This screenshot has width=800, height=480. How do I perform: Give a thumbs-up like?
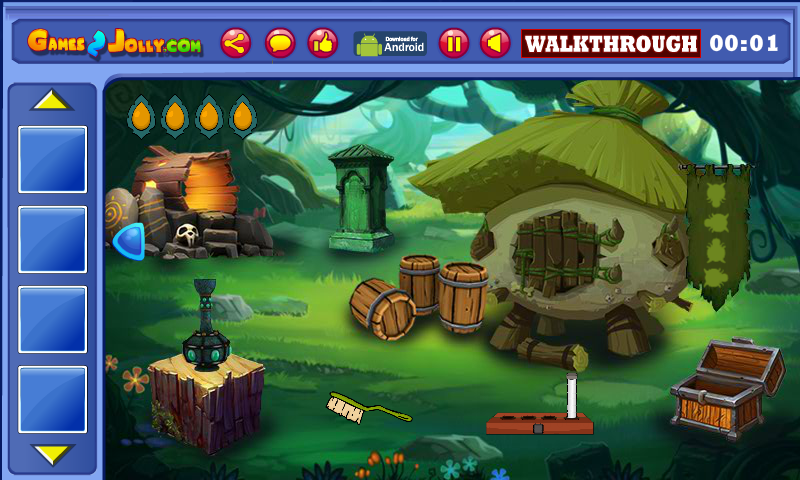(x=322, y=43)
